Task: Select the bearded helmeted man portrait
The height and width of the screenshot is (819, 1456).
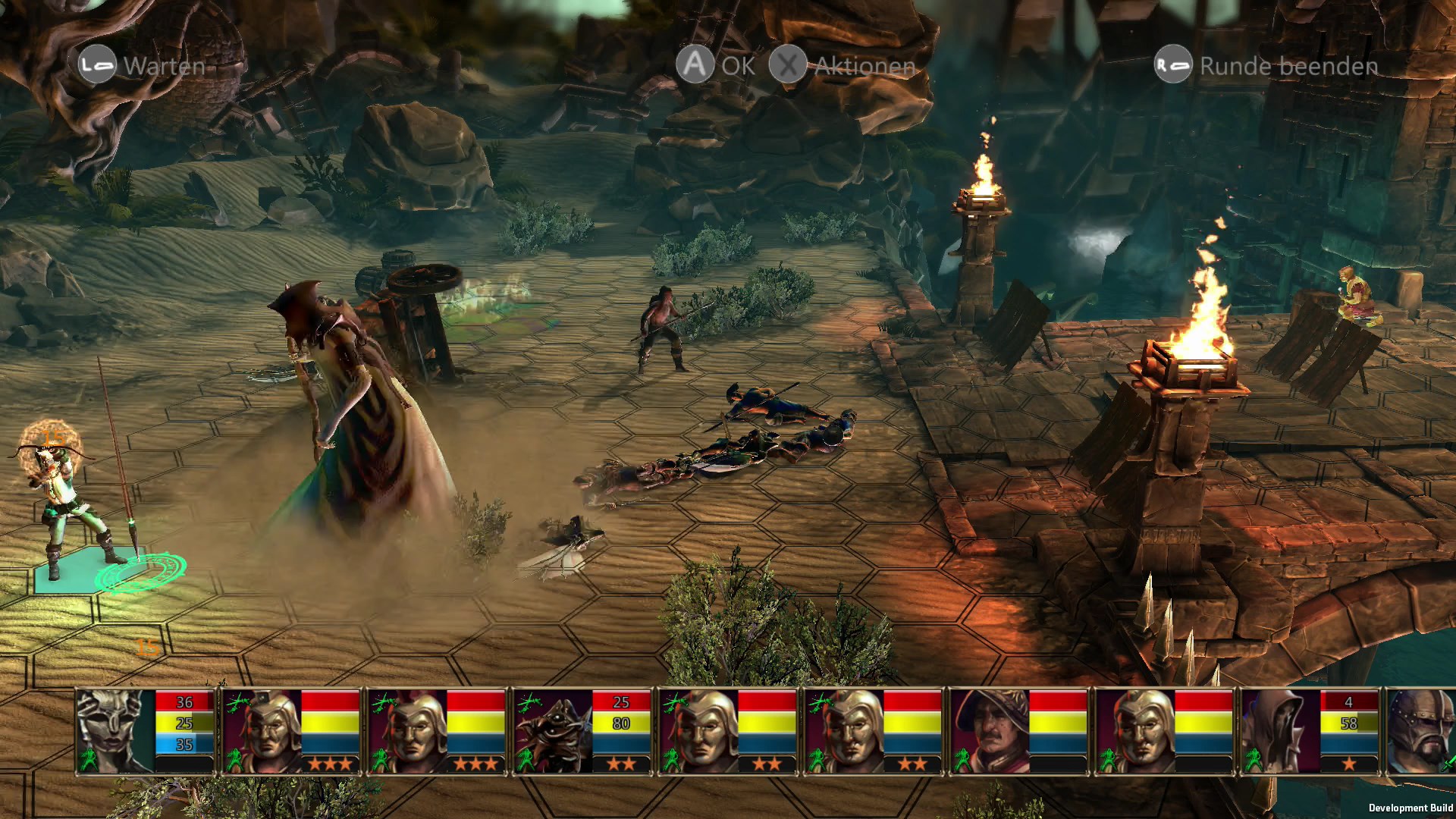Action: coord(1420,730)
